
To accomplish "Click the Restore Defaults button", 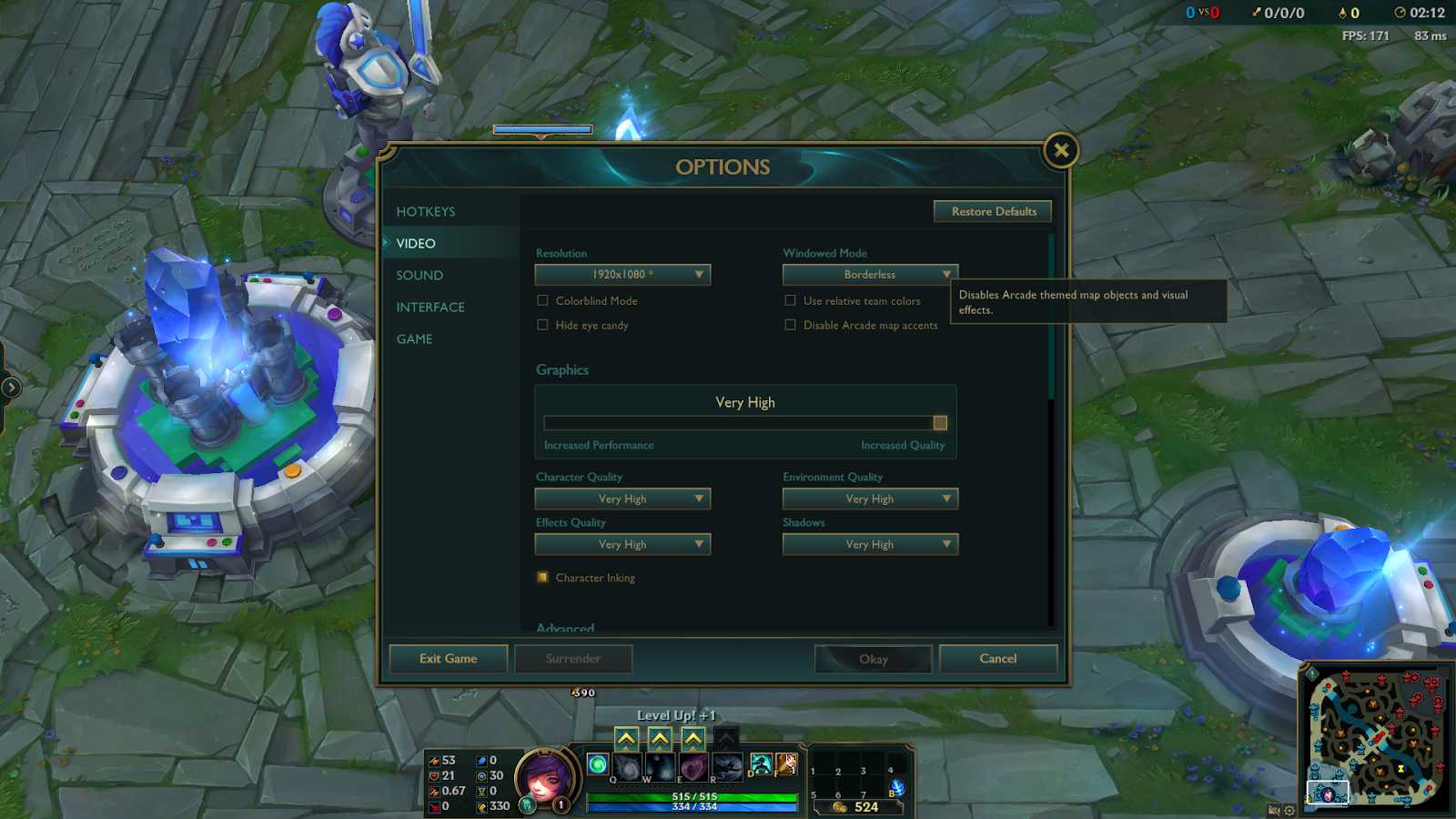I will coord(992,211).
